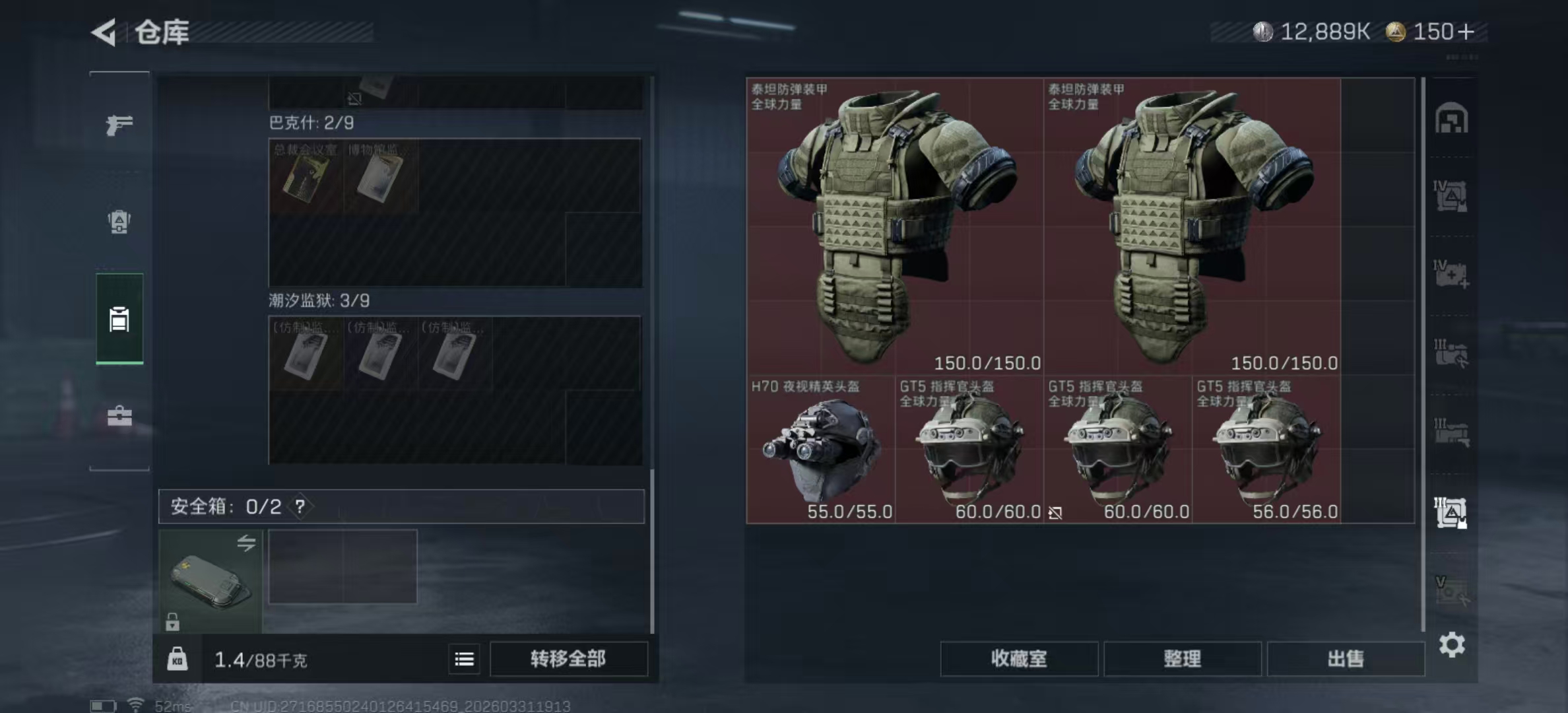Open the 安全箱 question mark tooltip
The height and width of the screenshot is (713, 1568).
click(x=300, y=508)
